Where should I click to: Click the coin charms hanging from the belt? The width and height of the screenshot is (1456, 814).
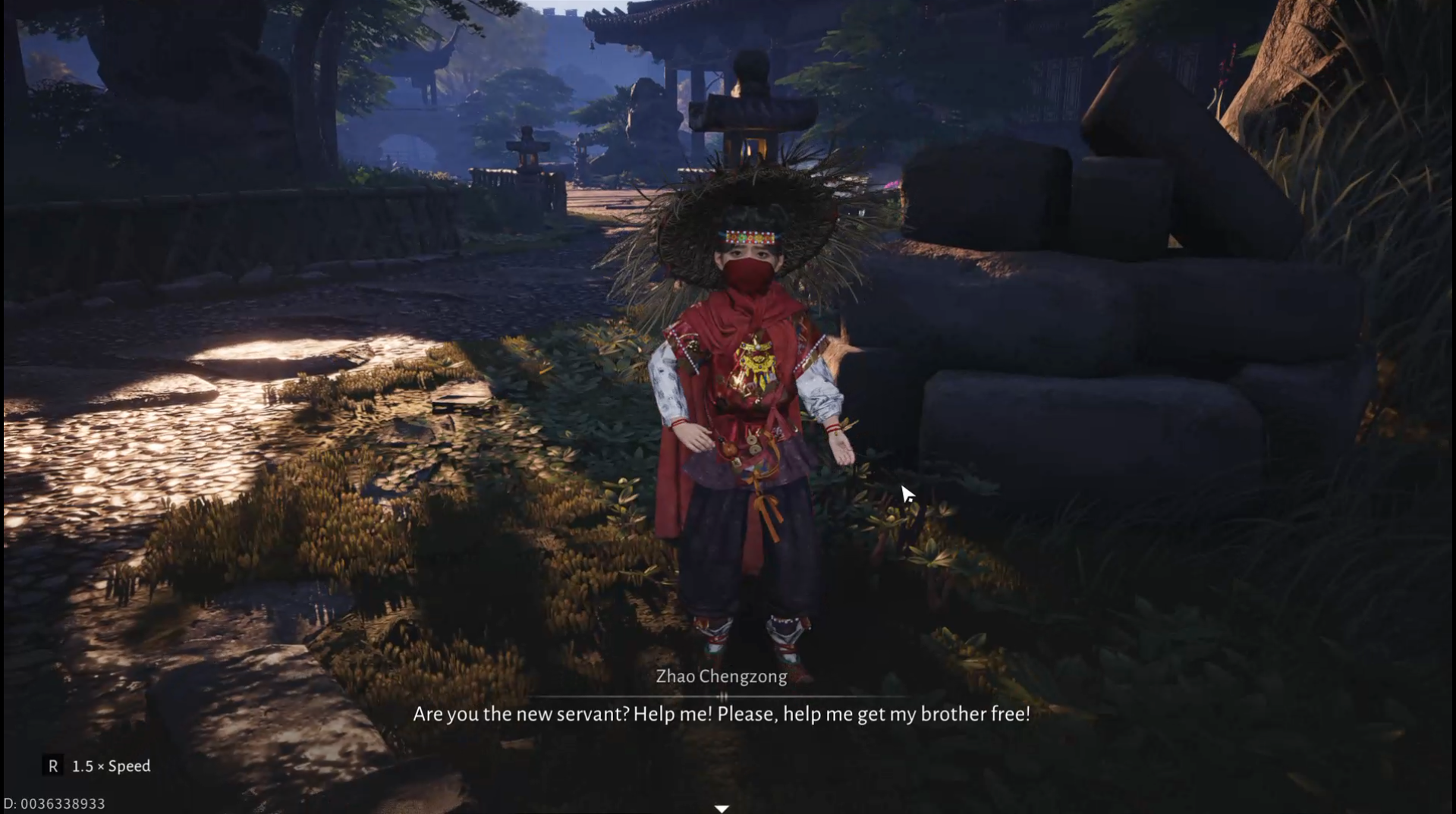click(x=753, y=443)
